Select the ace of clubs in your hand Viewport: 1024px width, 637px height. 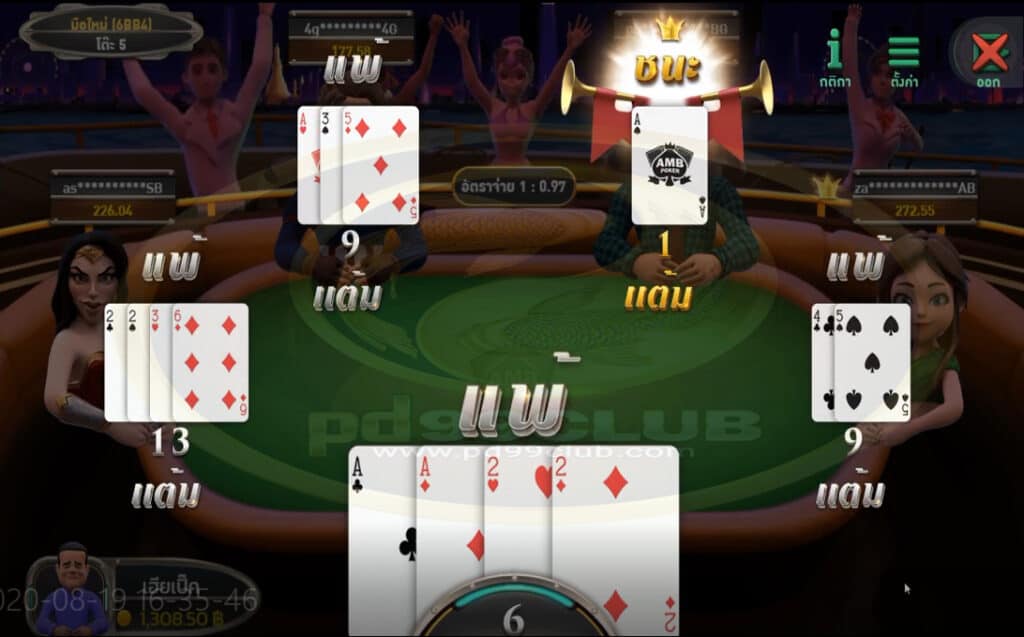tap(382, 540)
